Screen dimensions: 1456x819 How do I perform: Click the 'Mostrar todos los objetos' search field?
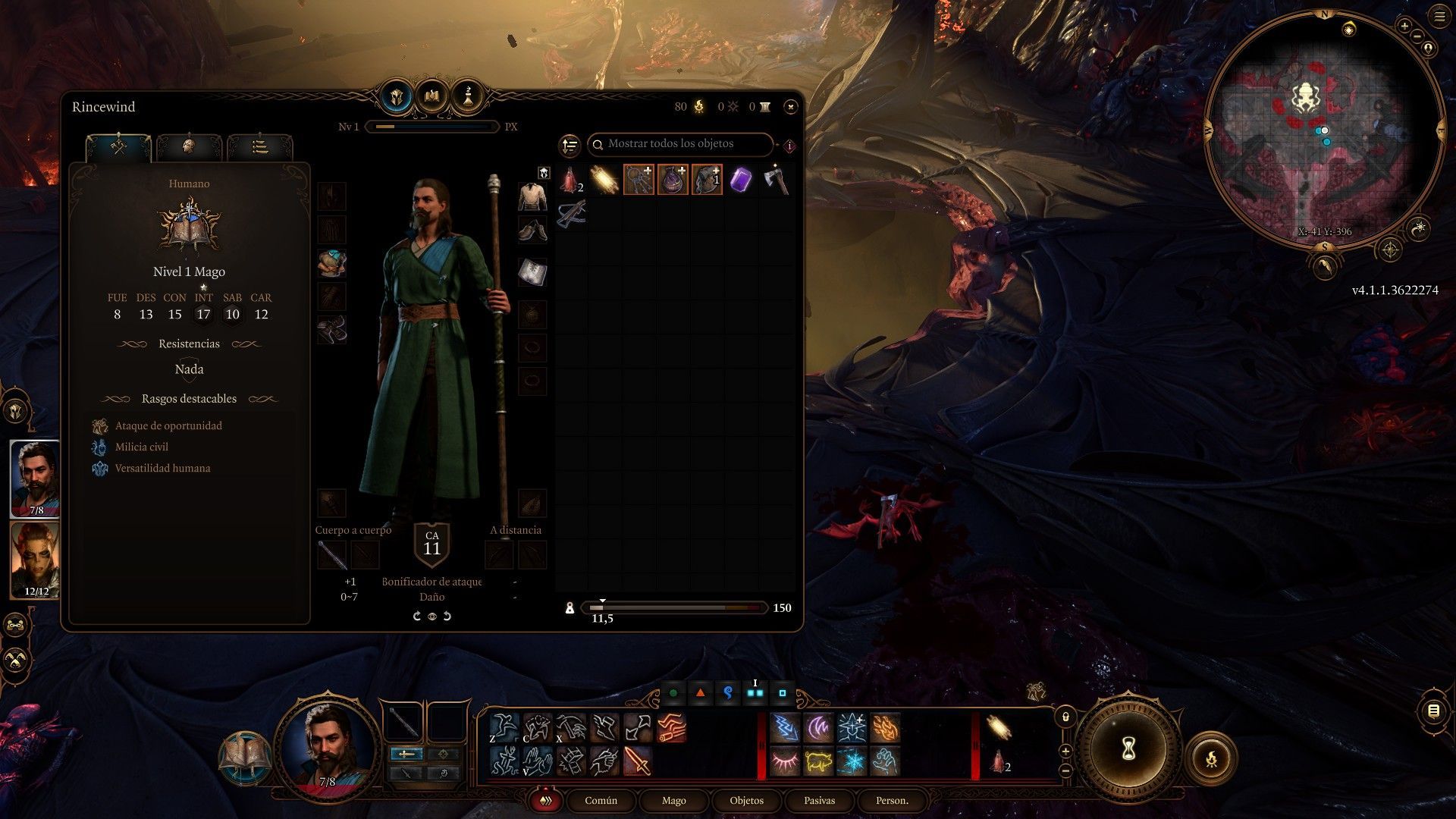[x=680, y=144]
